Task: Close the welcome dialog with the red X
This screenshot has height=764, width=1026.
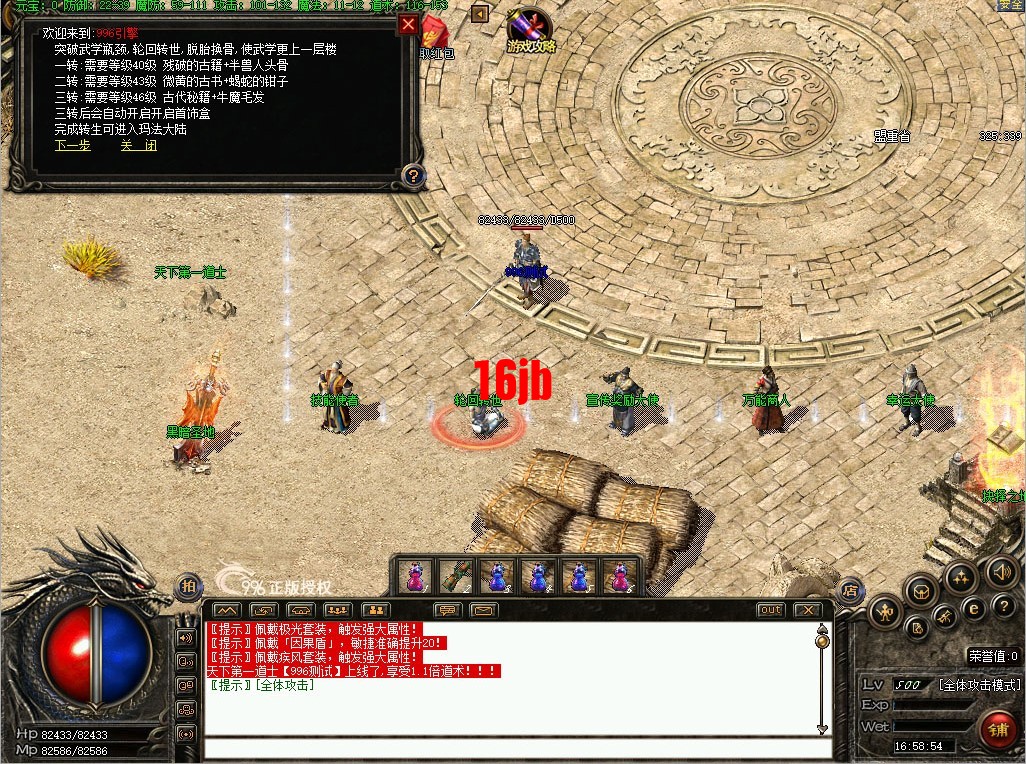Action: [x=408, y=25]
